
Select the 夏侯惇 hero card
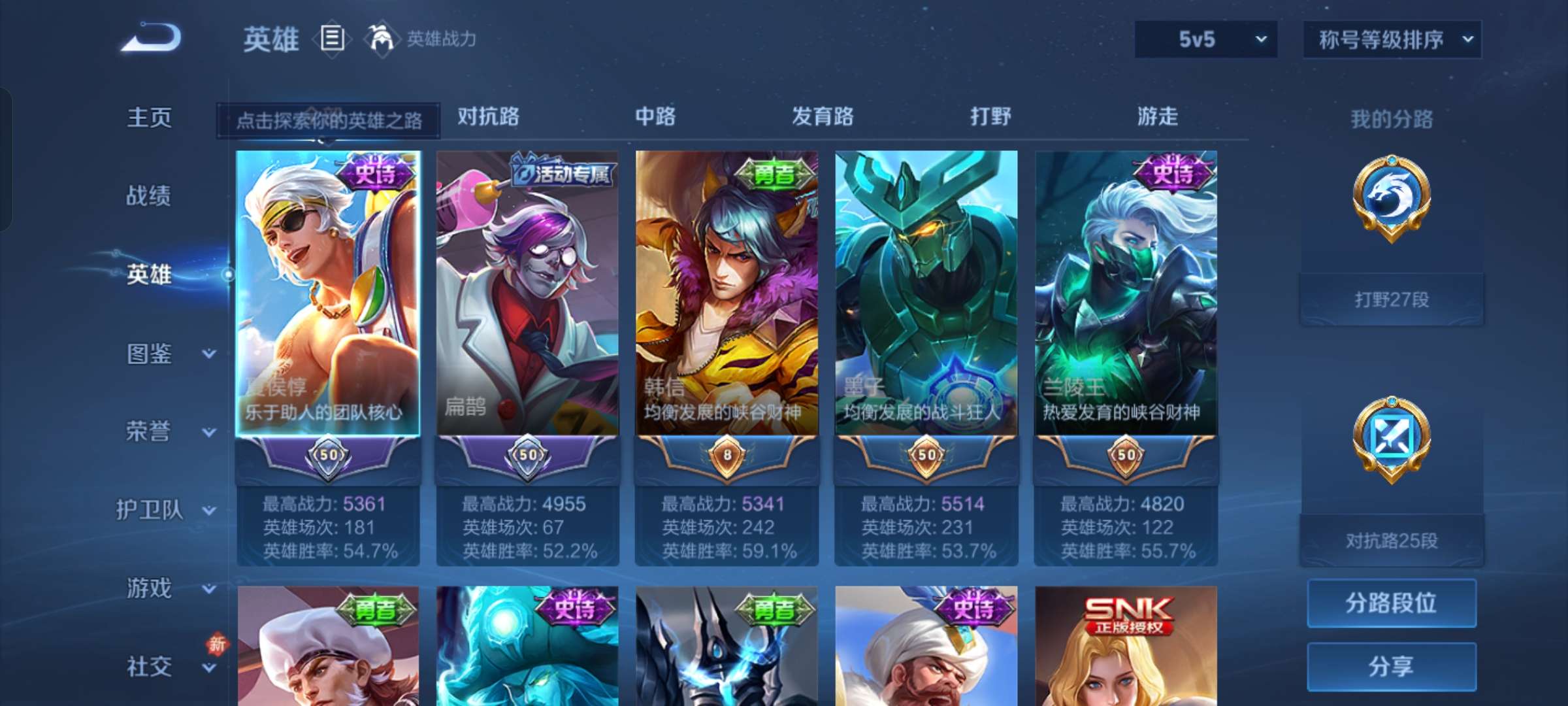328,294
